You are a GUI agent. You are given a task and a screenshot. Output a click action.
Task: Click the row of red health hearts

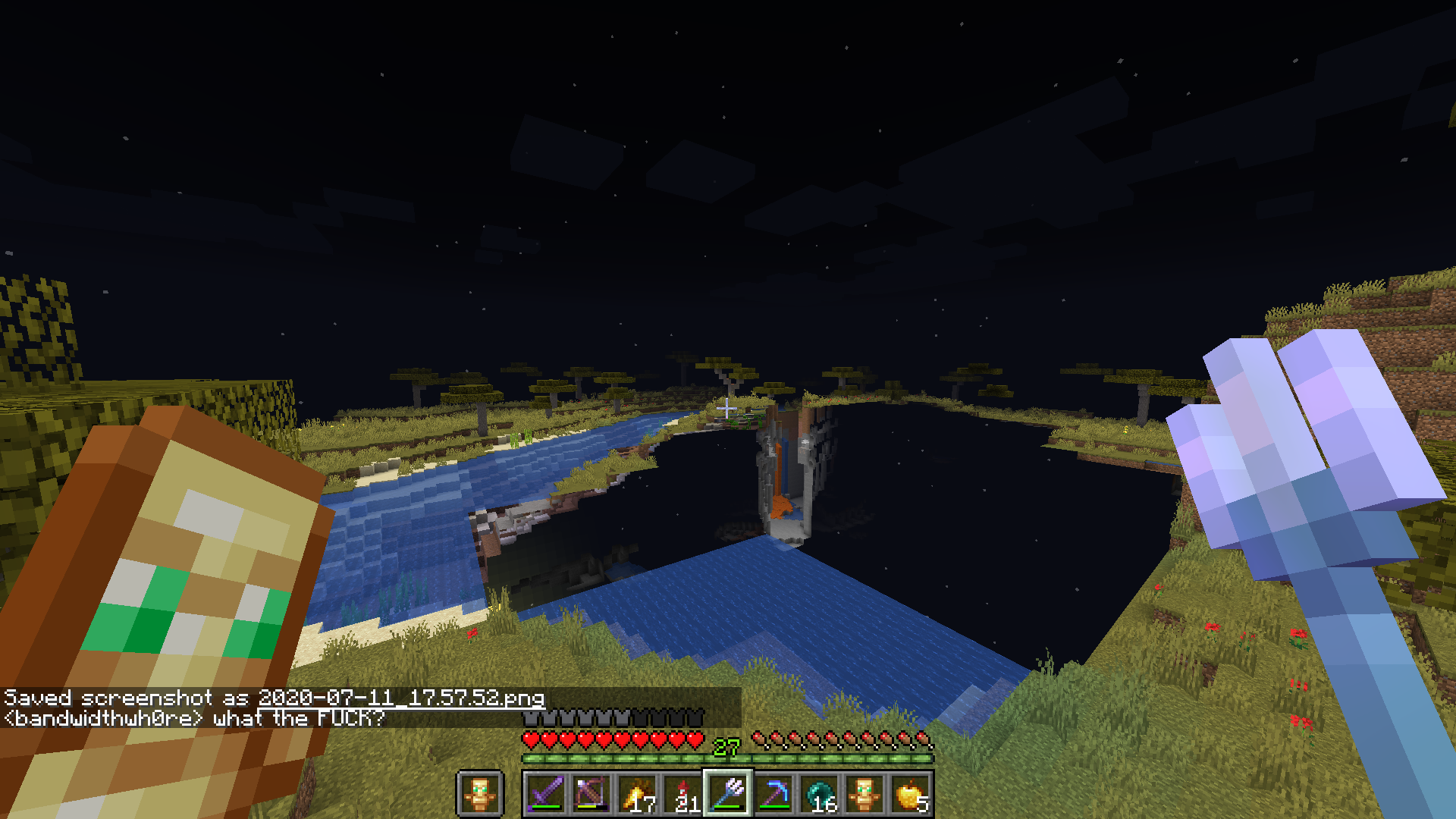(x=614, y=738)
